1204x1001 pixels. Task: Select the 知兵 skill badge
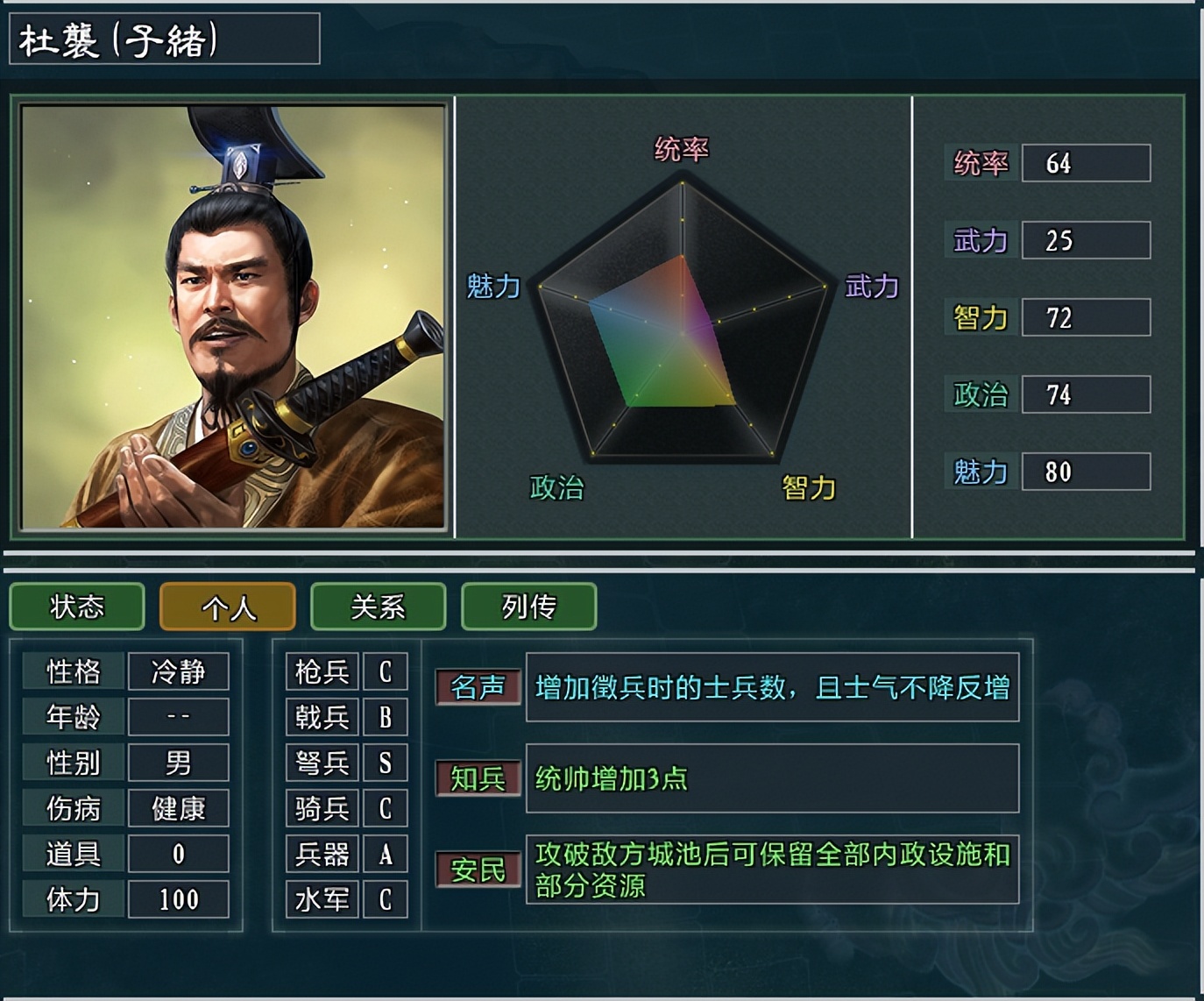coord(478,778)
